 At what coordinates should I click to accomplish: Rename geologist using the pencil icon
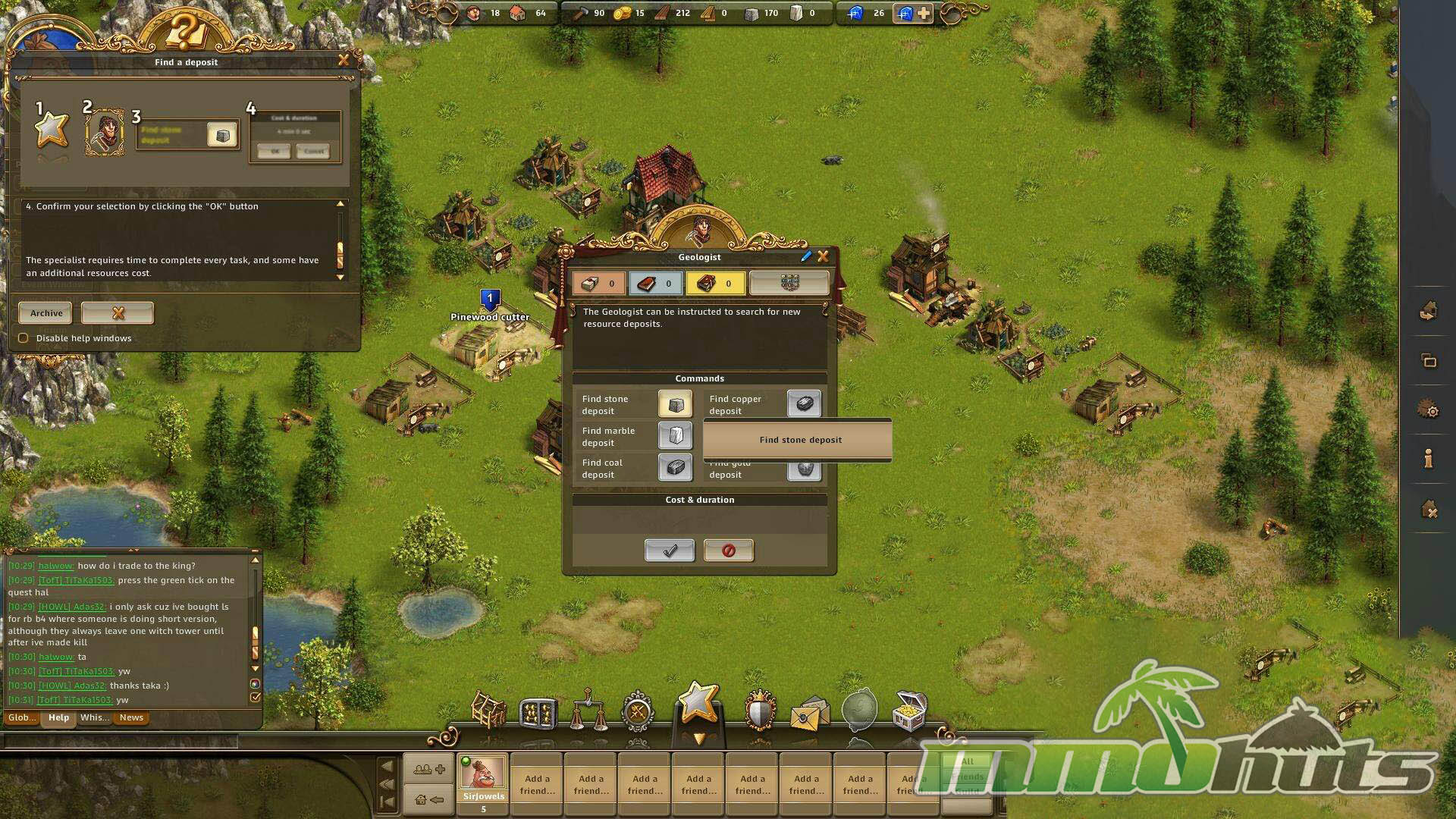click(x=805, y=257)
